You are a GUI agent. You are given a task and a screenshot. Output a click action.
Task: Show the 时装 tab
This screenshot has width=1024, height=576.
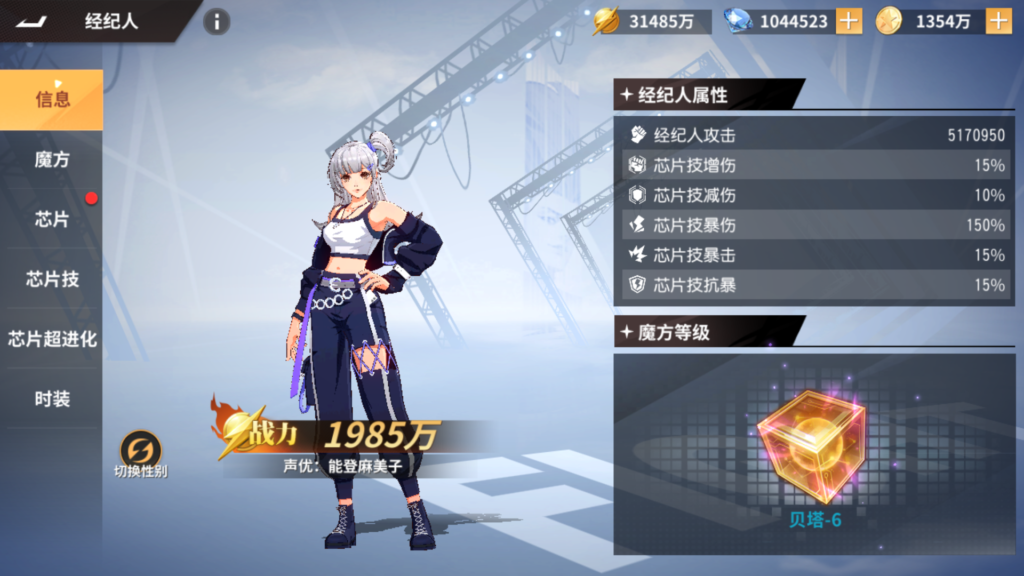coord(52,399)
